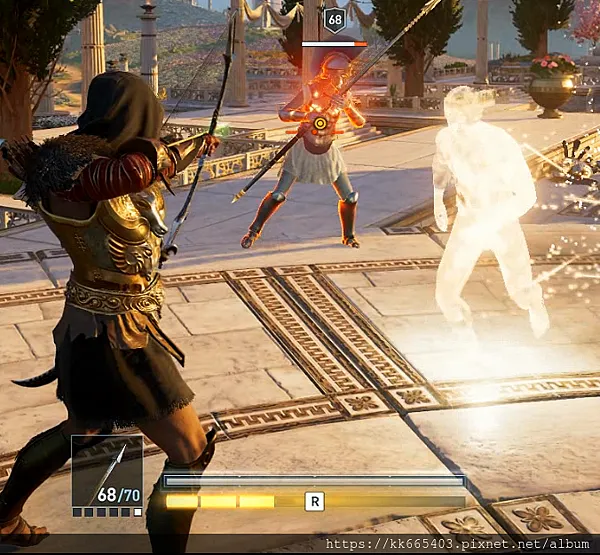Select the arrow ammo slot
This screenshot has height=555, width=600.
click(x=107, y=473)
